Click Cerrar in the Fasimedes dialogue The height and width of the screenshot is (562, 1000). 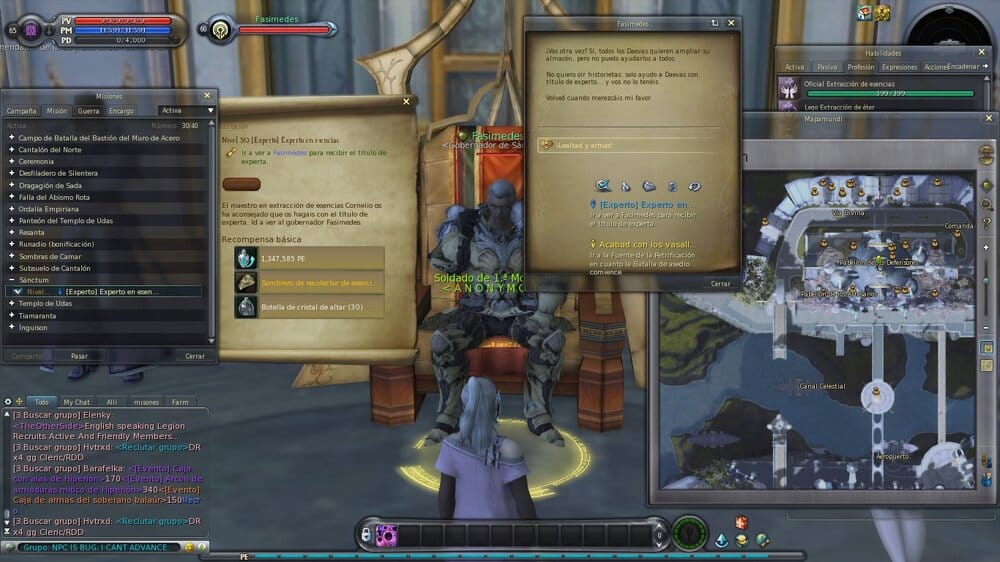(x=720, y=283)
